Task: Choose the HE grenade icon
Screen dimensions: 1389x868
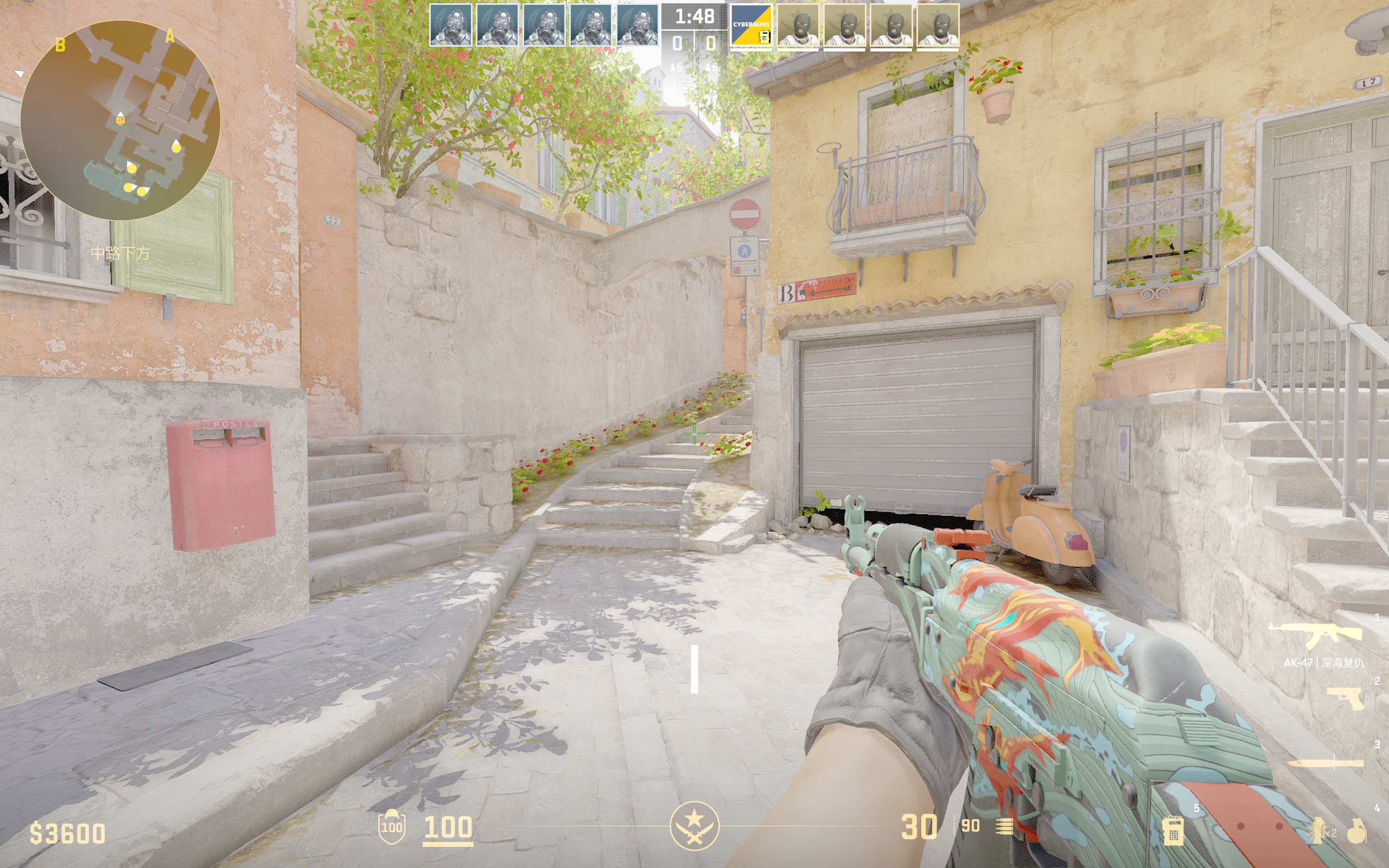Action: (x=1357, y=830)
